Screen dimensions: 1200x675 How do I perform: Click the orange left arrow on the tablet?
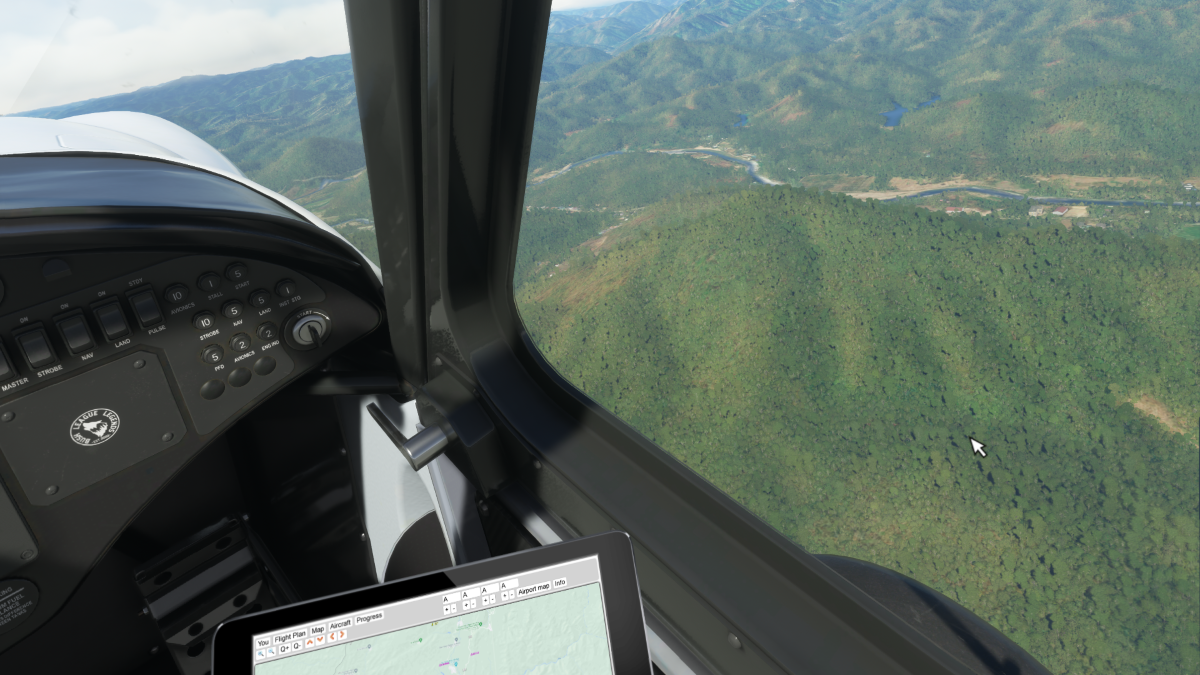click(x=331, y=637)
